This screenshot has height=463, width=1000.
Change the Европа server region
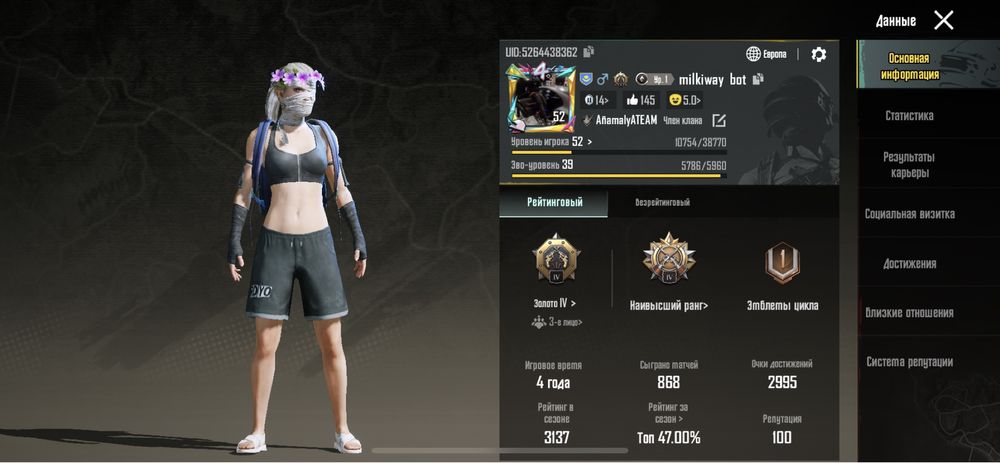767,54
